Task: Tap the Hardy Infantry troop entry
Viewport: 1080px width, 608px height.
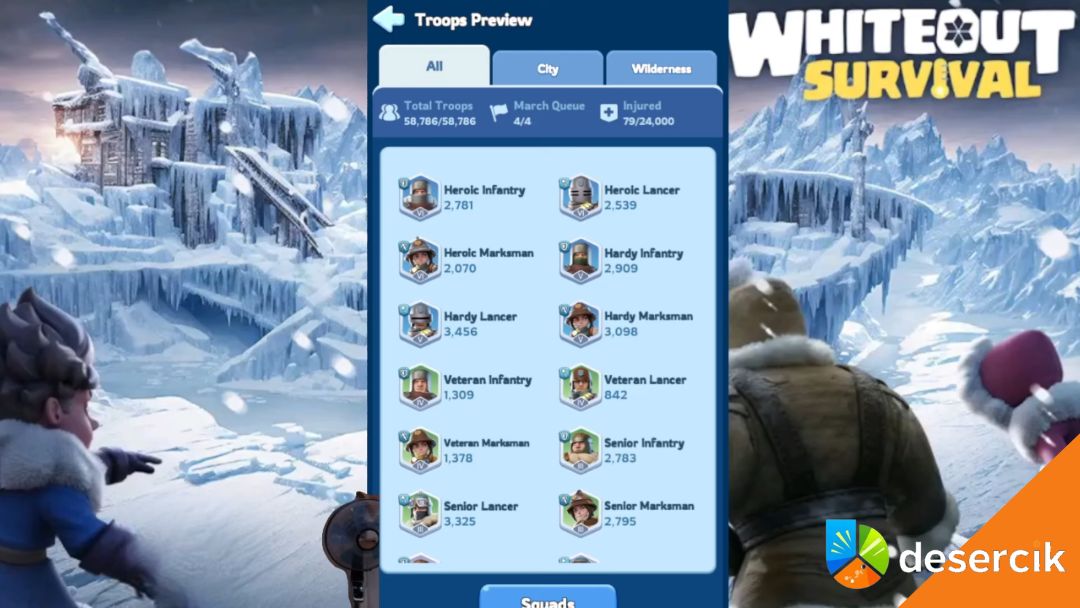Action: [x=625, y=260]
